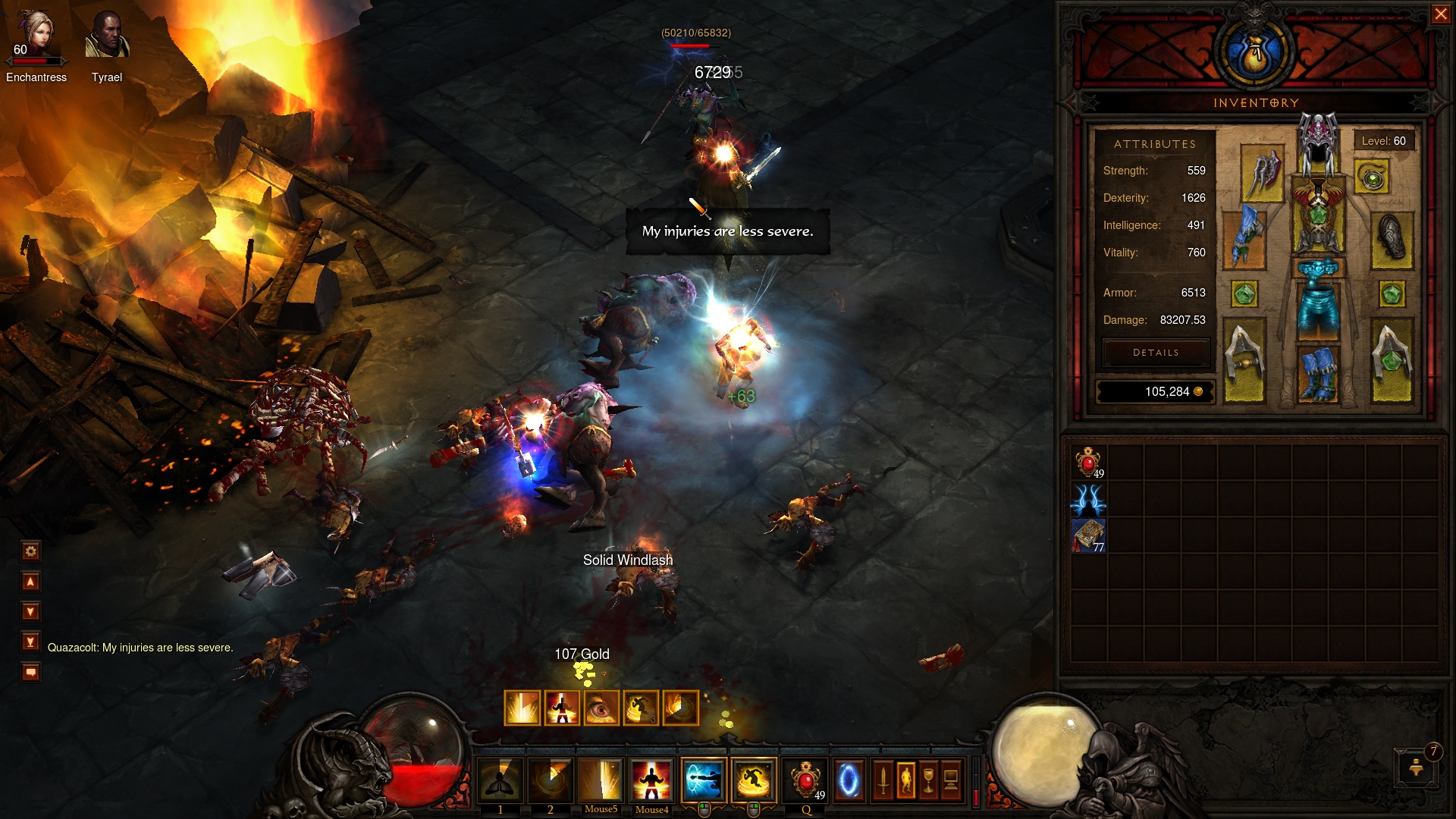Activate the praying monk mantra skill
The image size is (1456, 819).
click(x=500, y=780)
